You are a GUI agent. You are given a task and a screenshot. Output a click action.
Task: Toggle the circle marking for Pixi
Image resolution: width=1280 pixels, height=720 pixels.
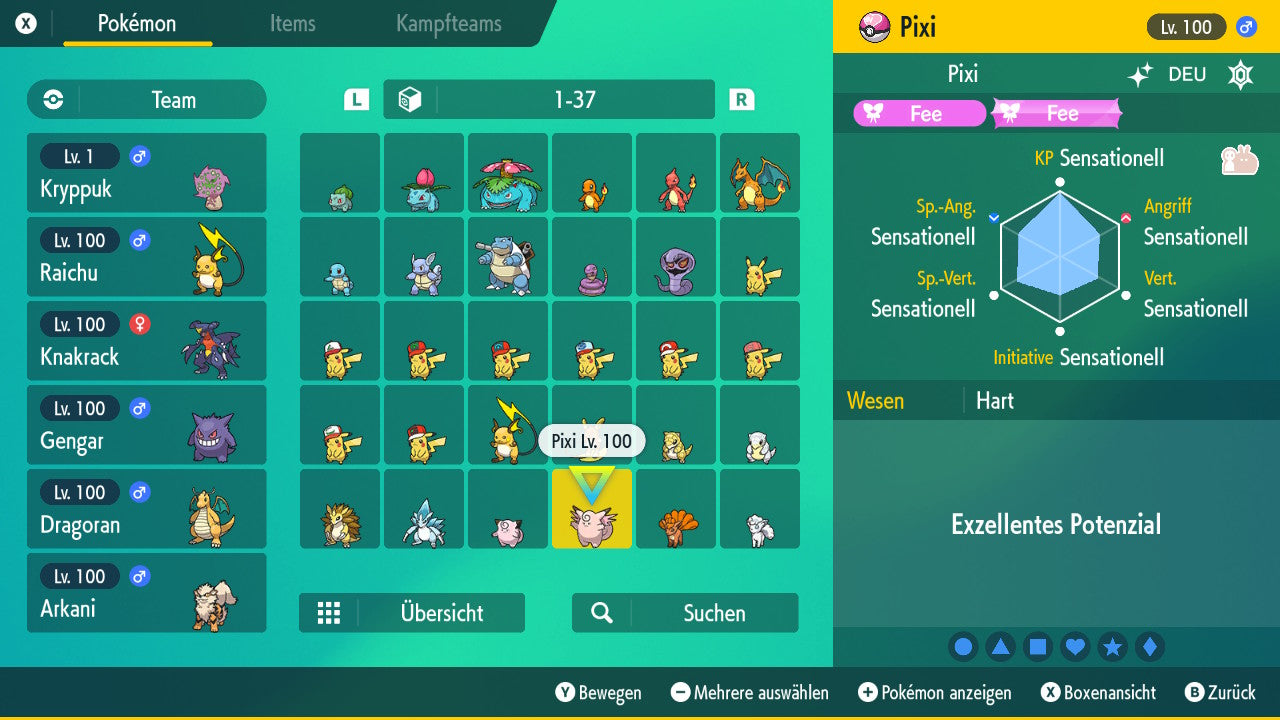click(x=963, y=647)
